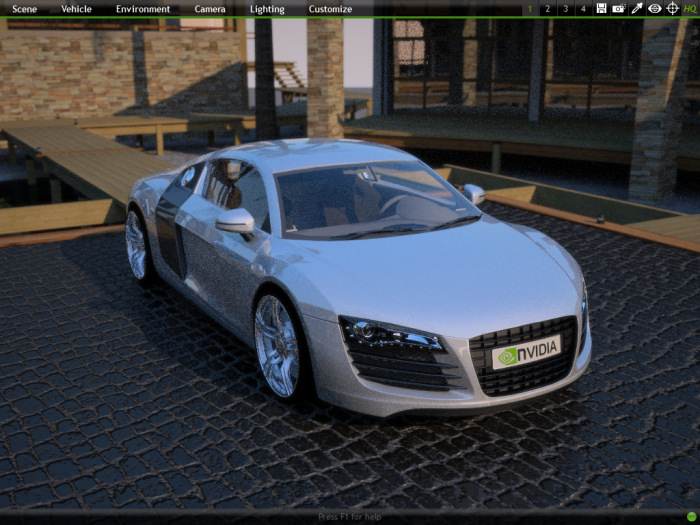Click the eye view icon
The width and height of the screenshot is (700, 525).
[x=654, y=8]
